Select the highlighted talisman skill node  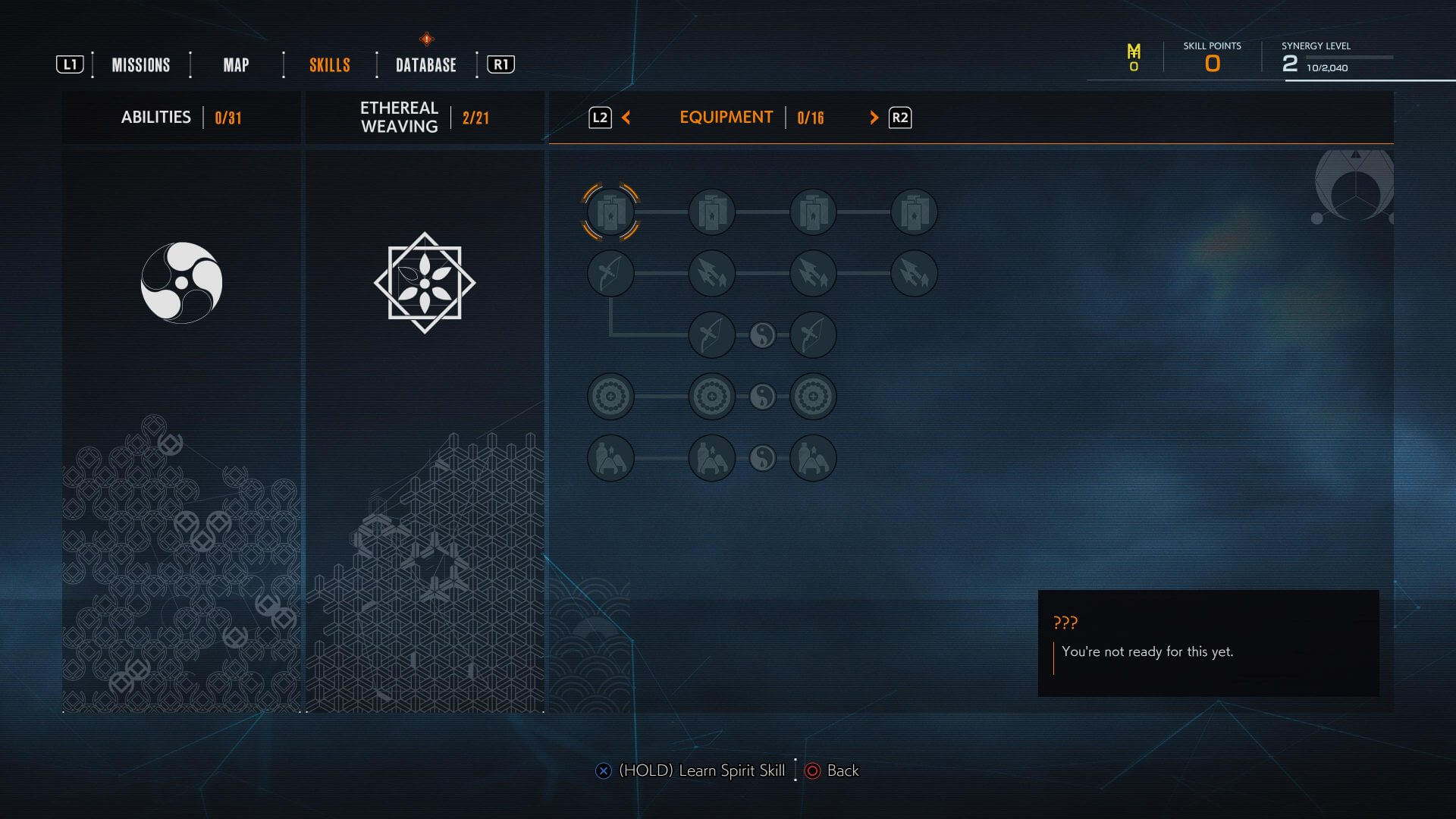pyautogui.click(x=610, y=212)
